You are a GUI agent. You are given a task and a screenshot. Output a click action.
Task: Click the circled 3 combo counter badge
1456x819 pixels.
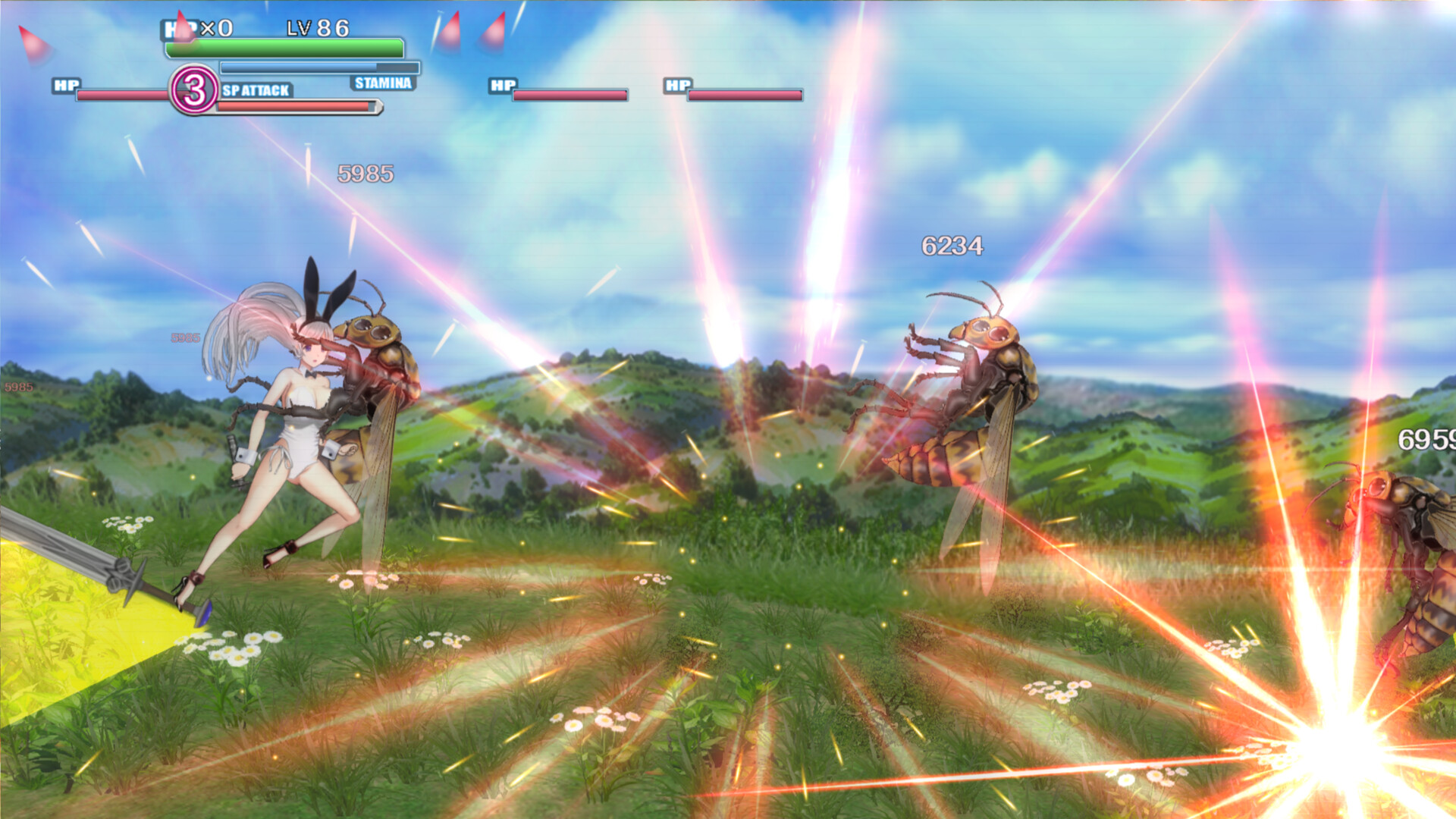click(x=194, y=91)
